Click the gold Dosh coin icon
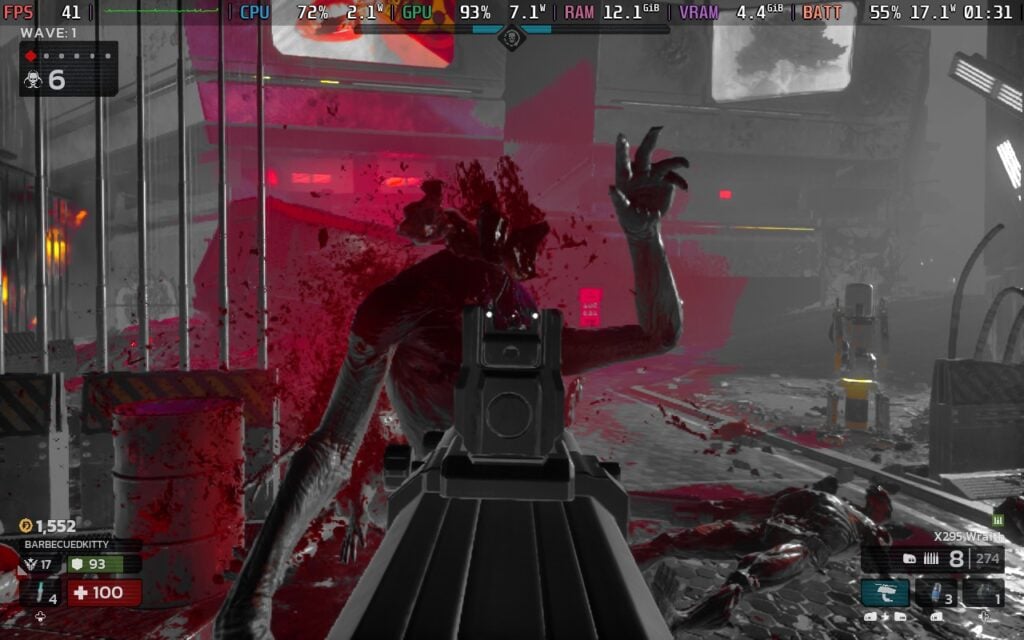The height and width of the screenshot is (640, 1024). (x=26, y=526)
